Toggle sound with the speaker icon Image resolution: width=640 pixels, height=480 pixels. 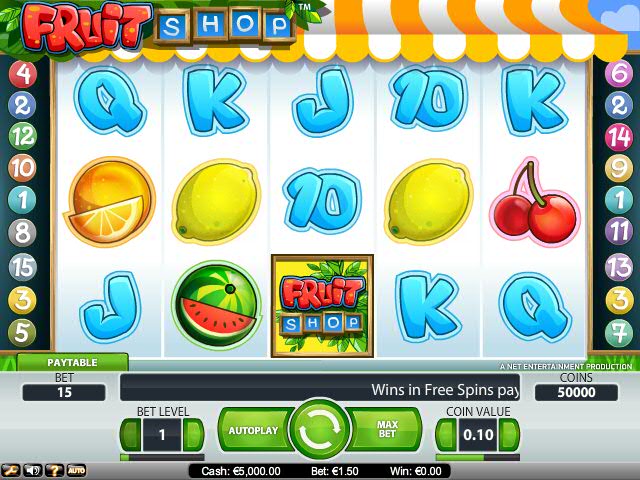pyautogui.click(x=32, y=470)
